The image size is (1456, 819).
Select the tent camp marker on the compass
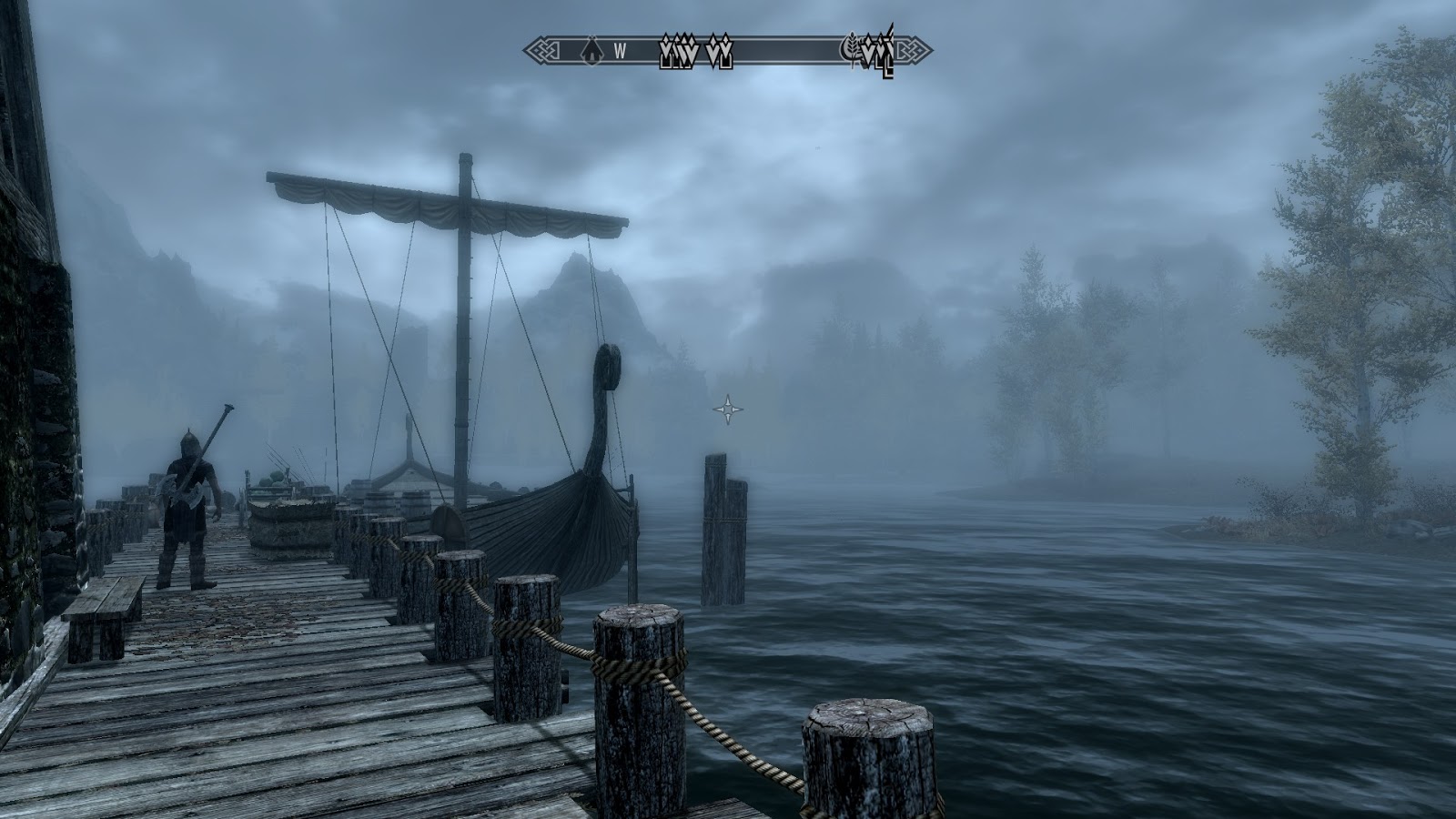tap(590, 51)
